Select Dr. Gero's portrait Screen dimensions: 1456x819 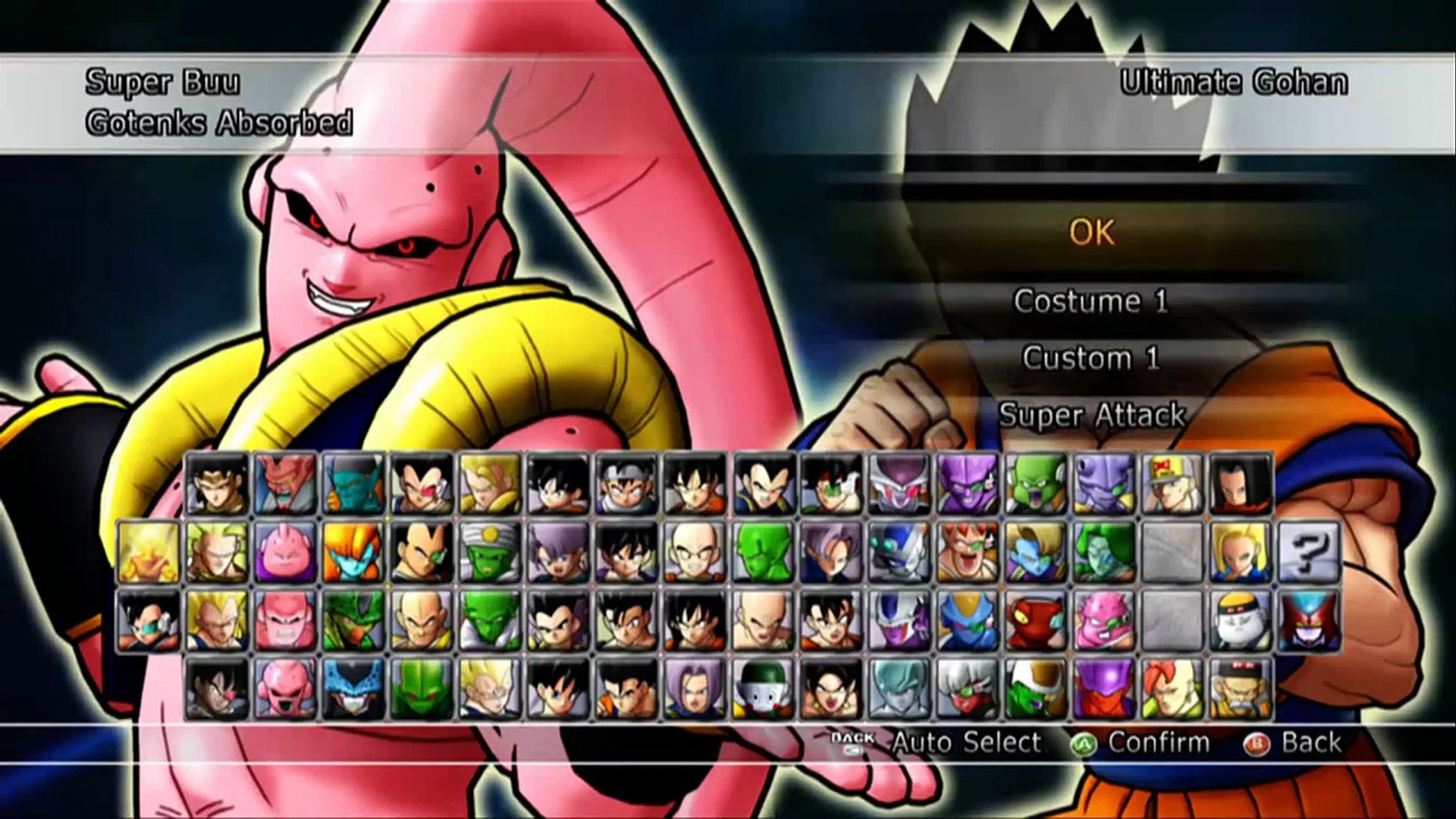(1241, 689)
